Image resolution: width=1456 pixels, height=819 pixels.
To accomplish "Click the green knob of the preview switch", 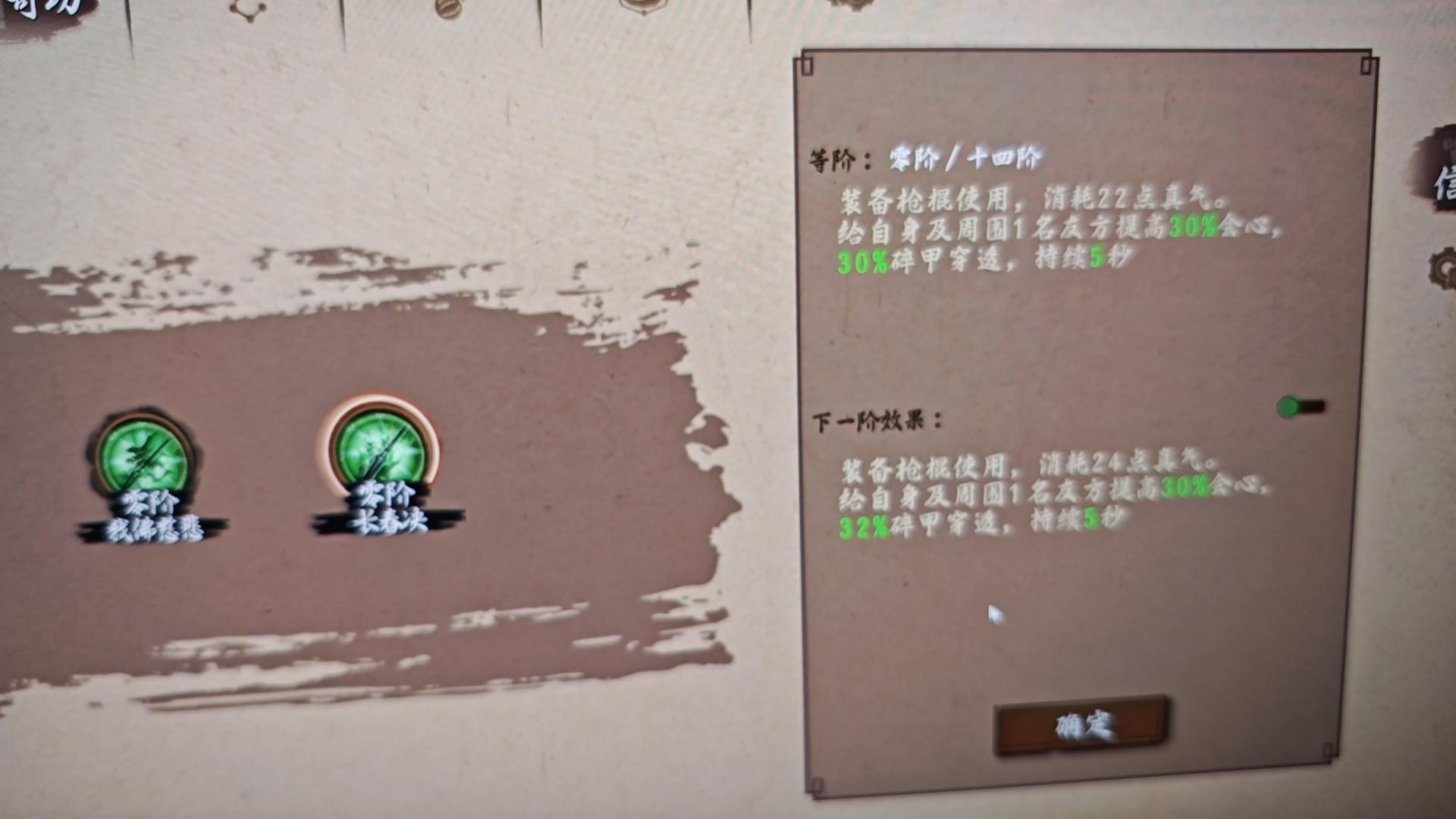I will [1289, 407].
